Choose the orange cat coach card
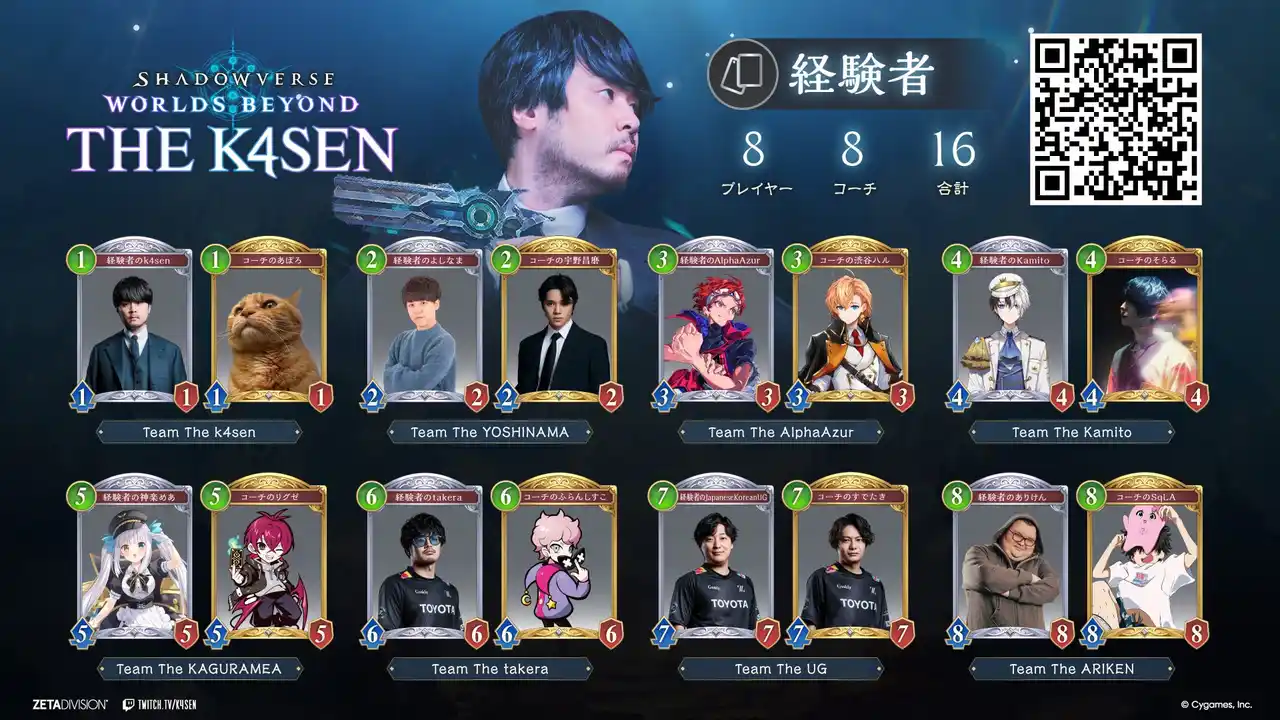 269,325
